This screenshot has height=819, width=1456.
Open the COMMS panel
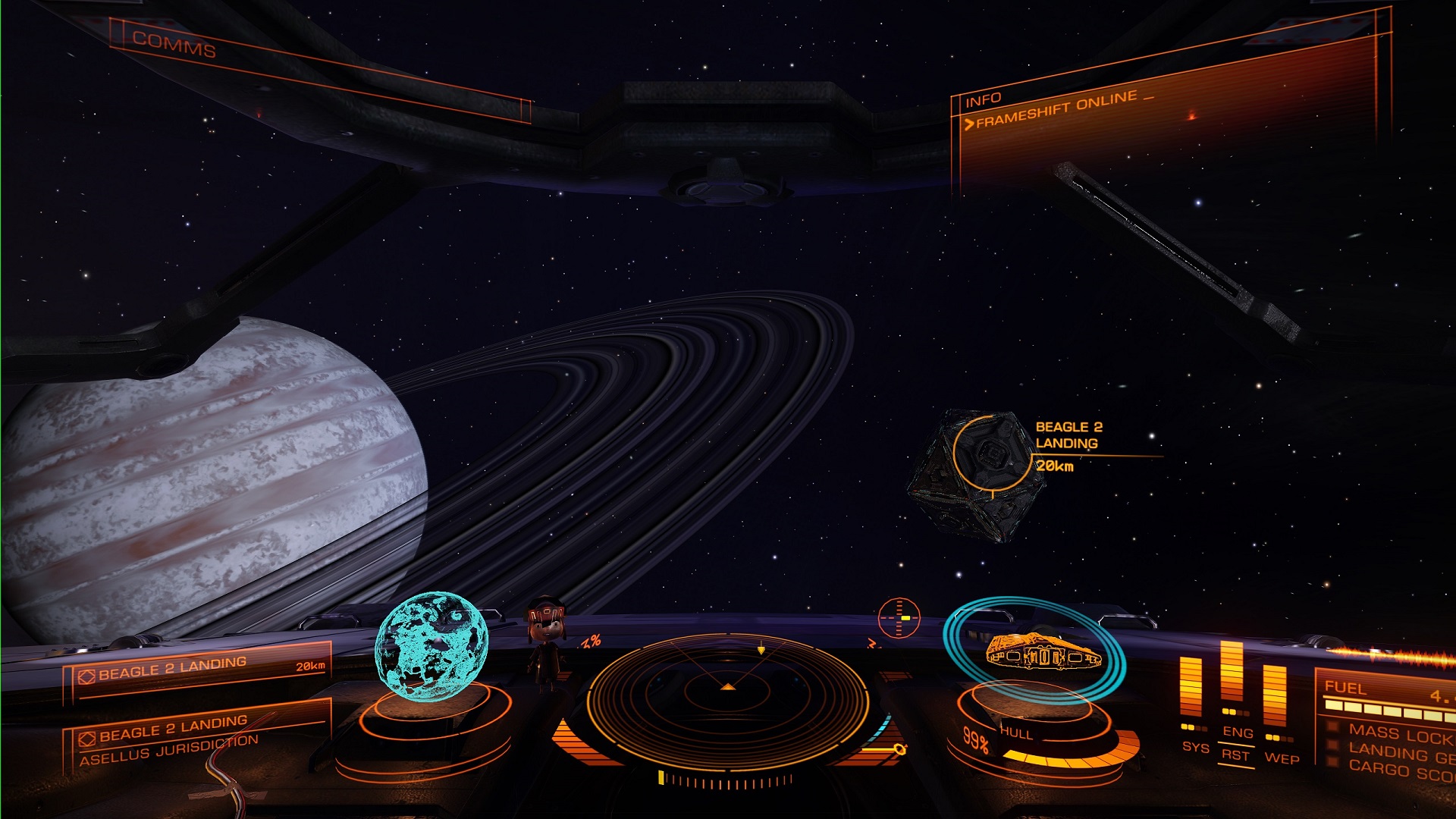tap(174, 44)
